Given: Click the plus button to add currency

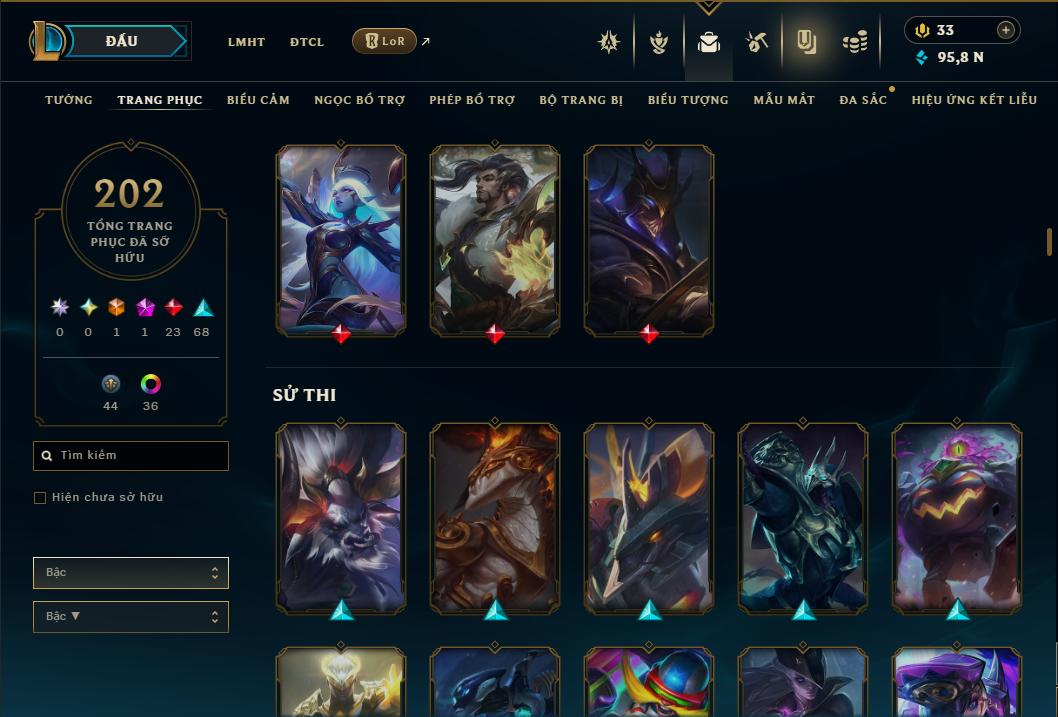Looking at the screenshot, I should (1005, 30).
